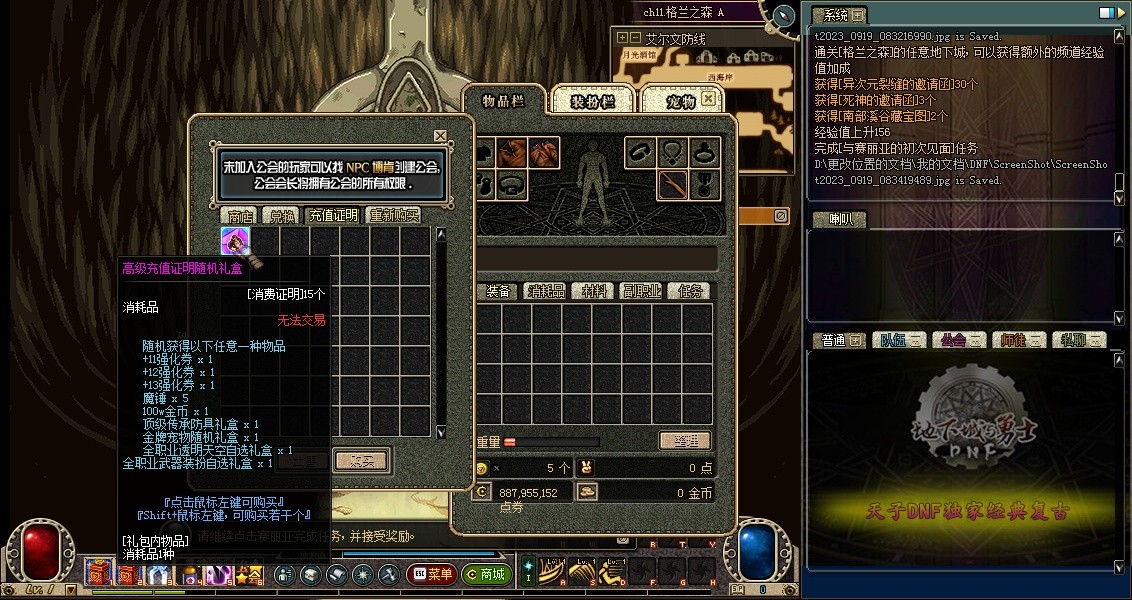The height and width of the screenshot is (600, 1132).
Task: Click the 整理 sort inventory button
Action: [685, 441]
